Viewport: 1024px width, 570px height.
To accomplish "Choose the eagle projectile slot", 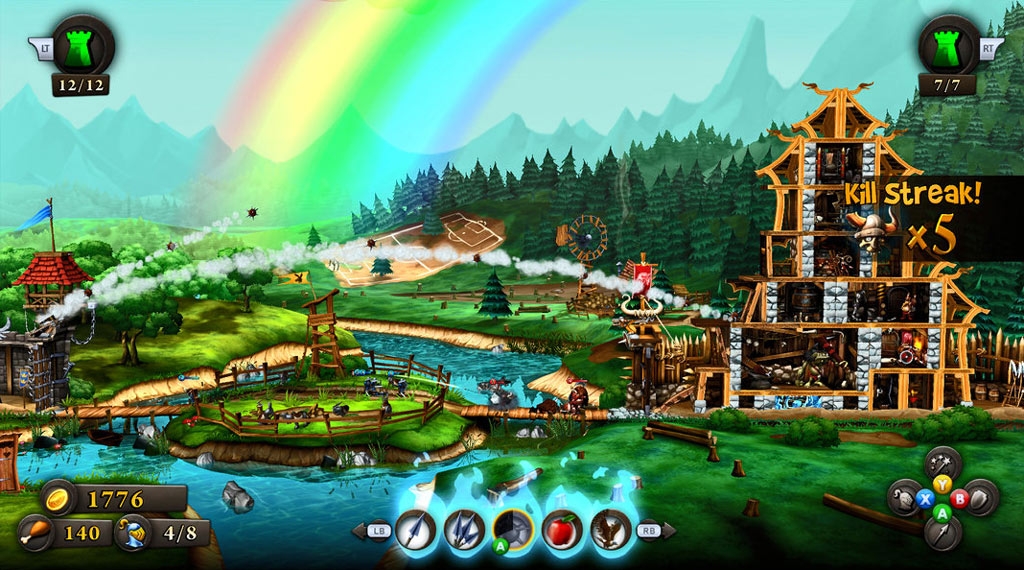I will 611,529.
